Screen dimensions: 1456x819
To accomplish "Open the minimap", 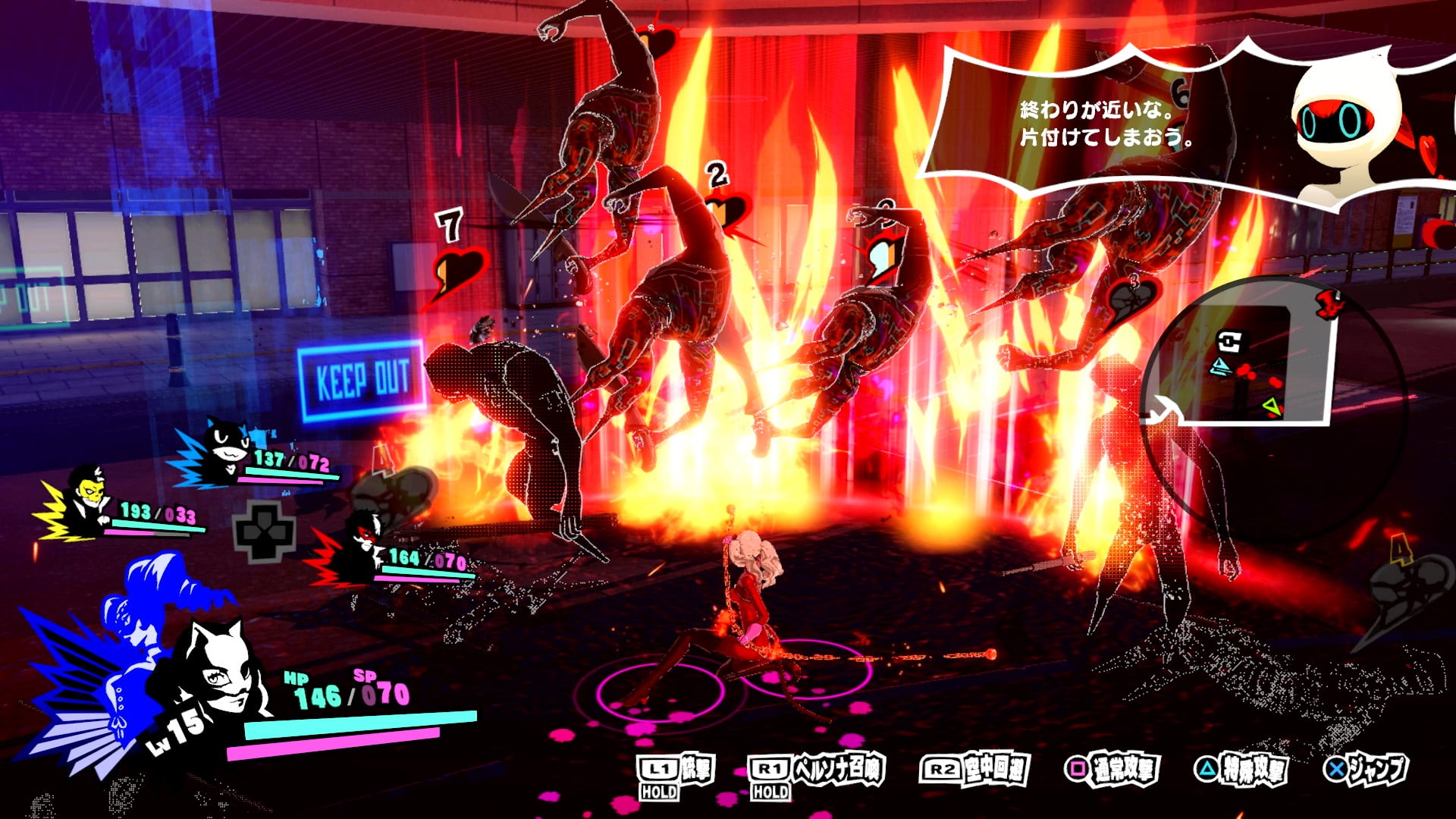I will (x=1244, y=364).
